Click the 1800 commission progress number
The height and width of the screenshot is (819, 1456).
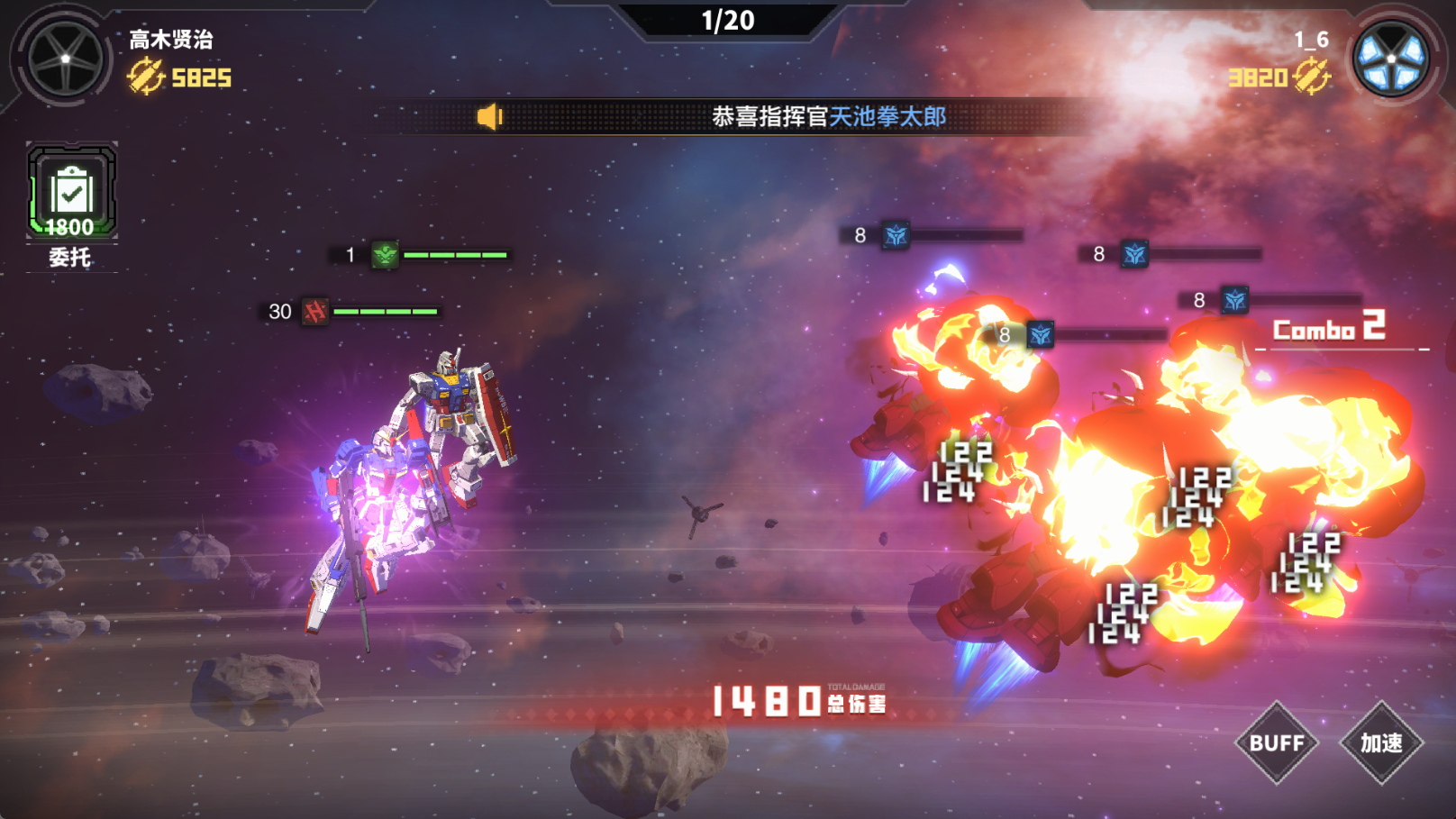click(x=72, y=225)
